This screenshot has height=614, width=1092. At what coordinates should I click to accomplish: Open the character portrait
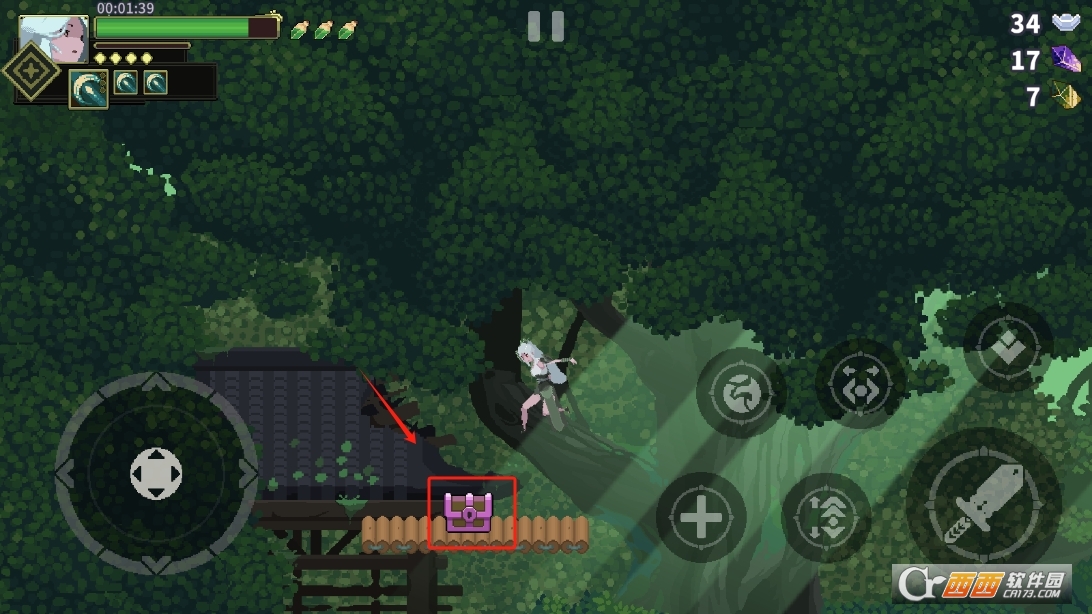[54, 39]
